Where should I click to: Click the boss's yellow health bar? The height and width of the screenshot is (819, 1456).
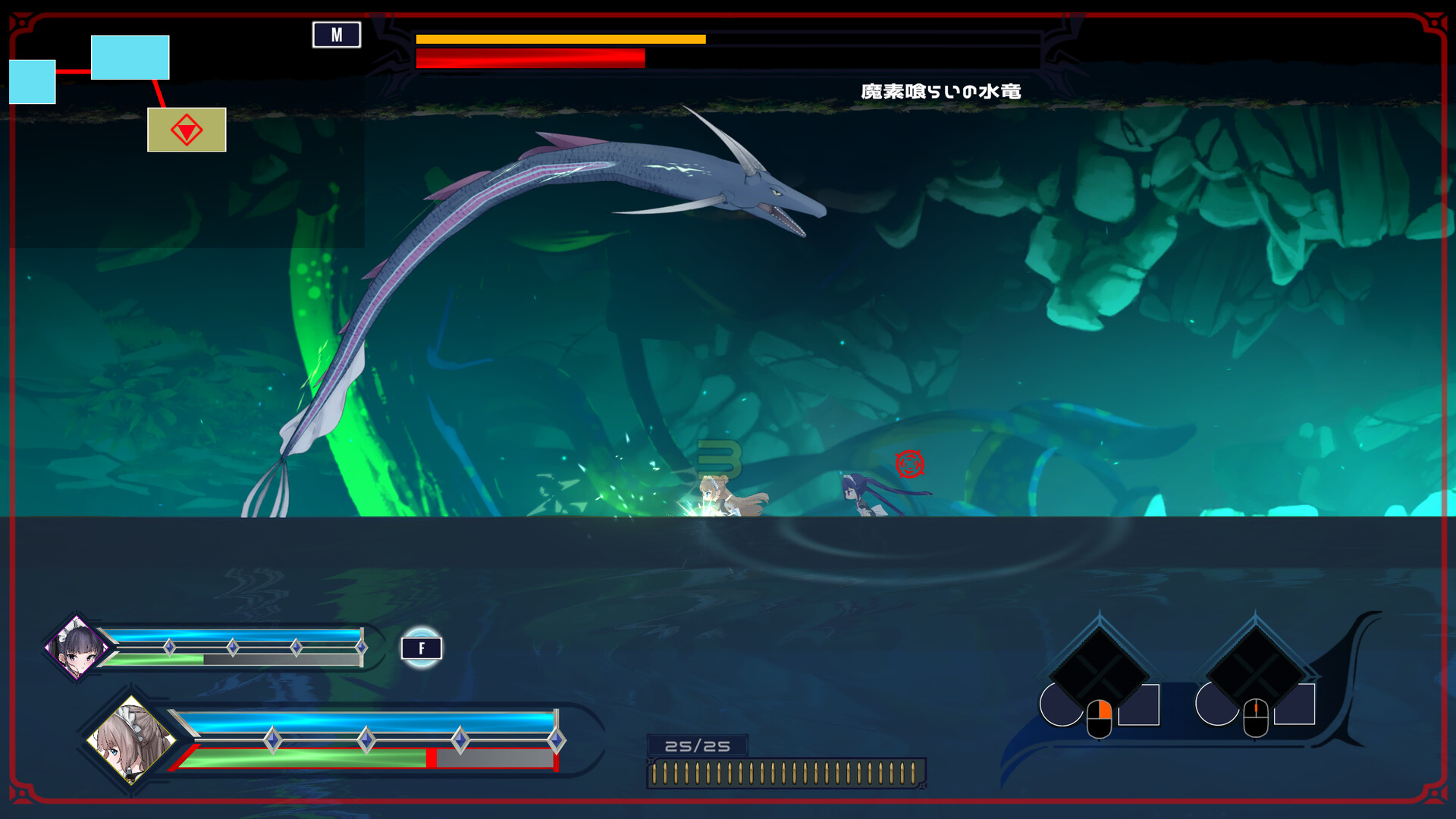pos(561,37)
